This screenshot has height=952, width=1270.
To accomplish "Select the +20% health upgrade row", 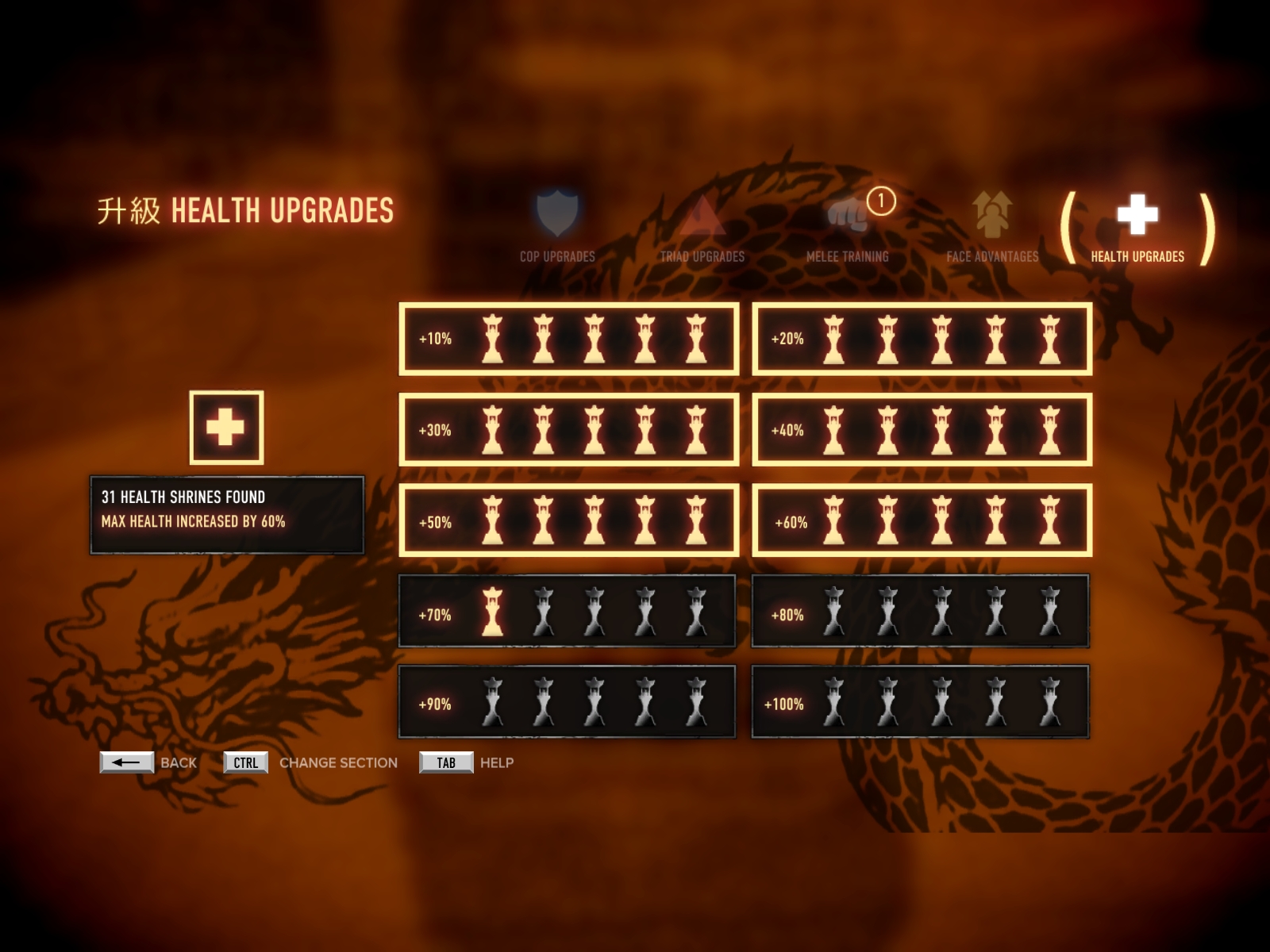I will click(922, 339).
